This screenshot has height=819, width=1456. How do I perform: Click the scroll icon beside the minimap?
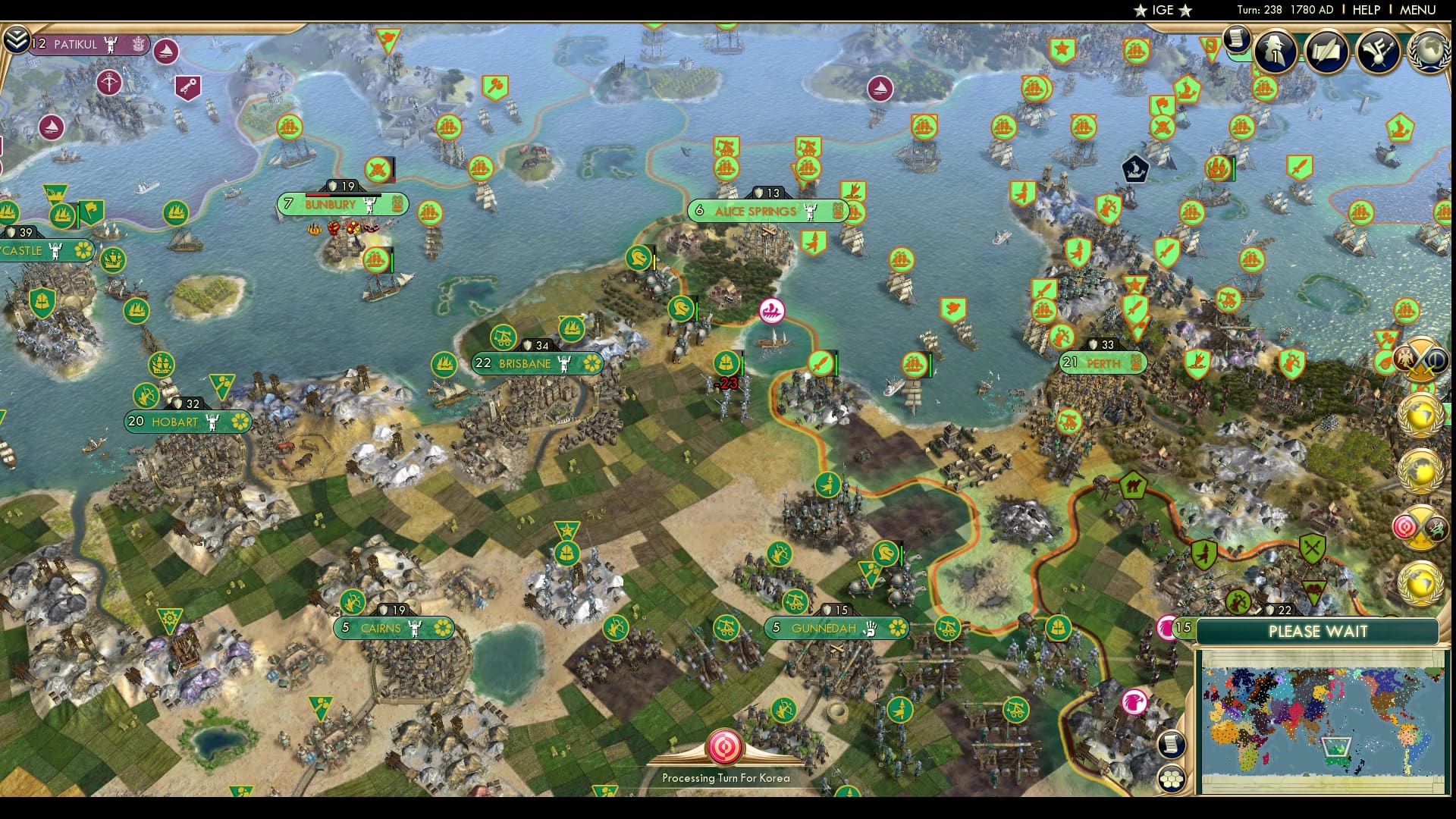1171,745
